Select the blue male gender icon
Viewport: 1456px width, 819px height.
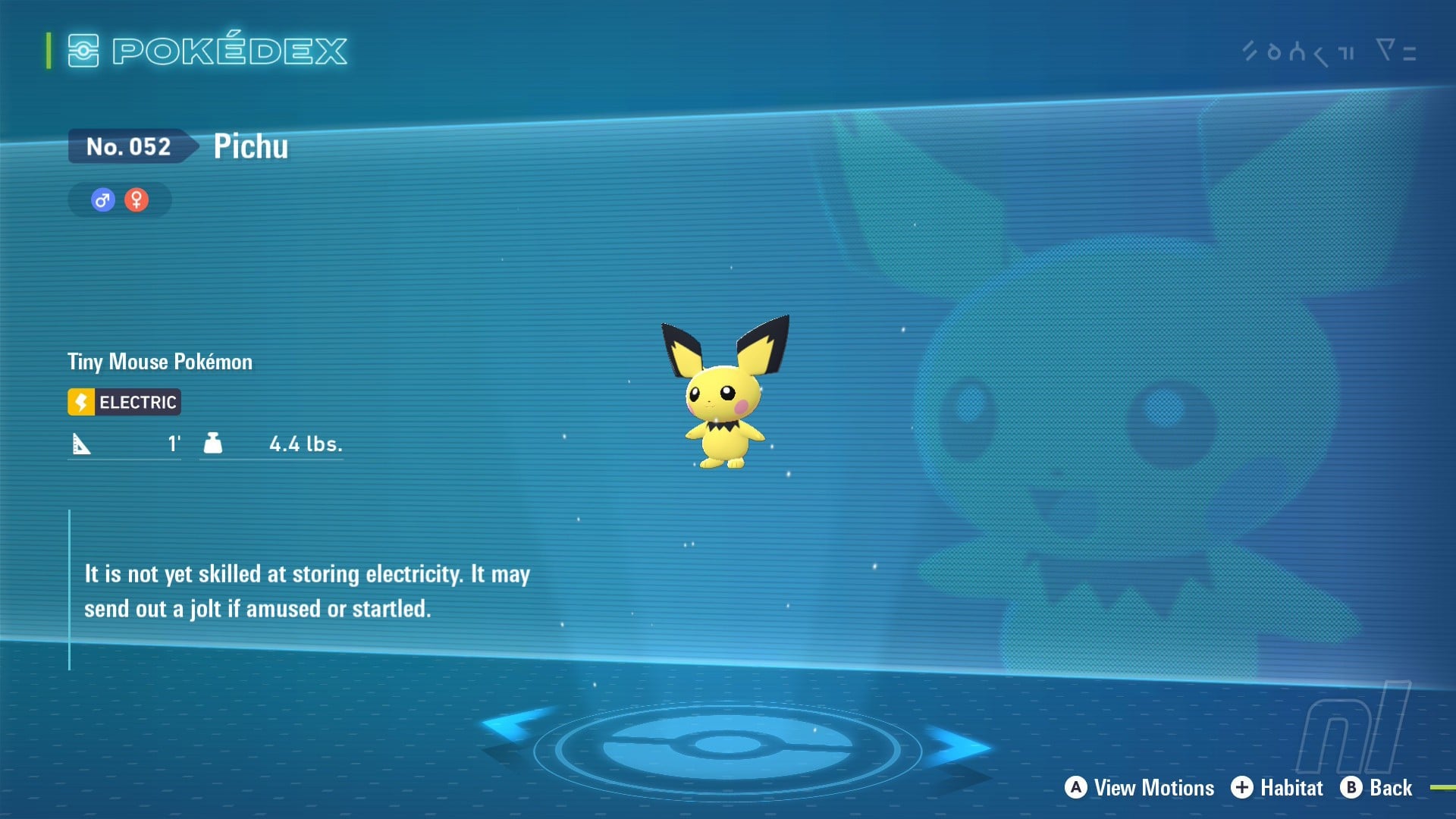click(103, 200)
